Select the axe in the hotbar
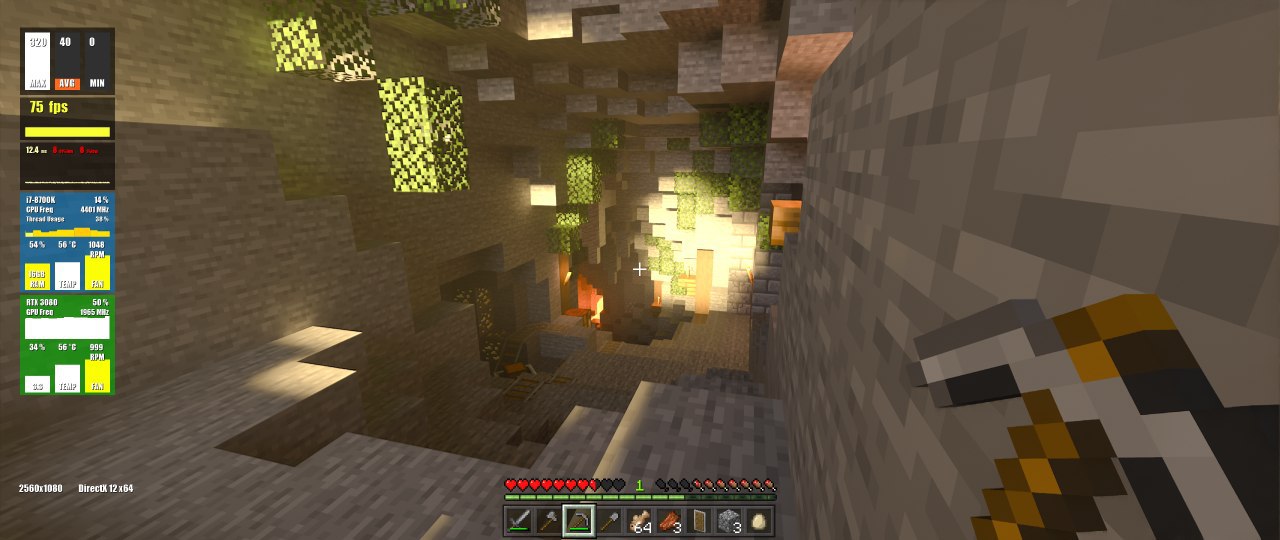Viewport: 1280px width, 540px height. pos(548,520)
